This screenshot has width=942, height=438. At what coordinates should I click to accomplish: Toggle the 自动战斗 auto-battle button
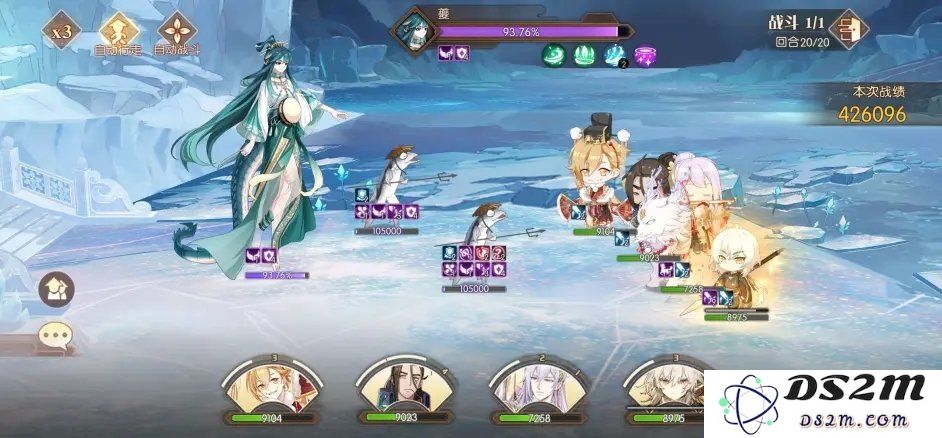tap(177, 31)
